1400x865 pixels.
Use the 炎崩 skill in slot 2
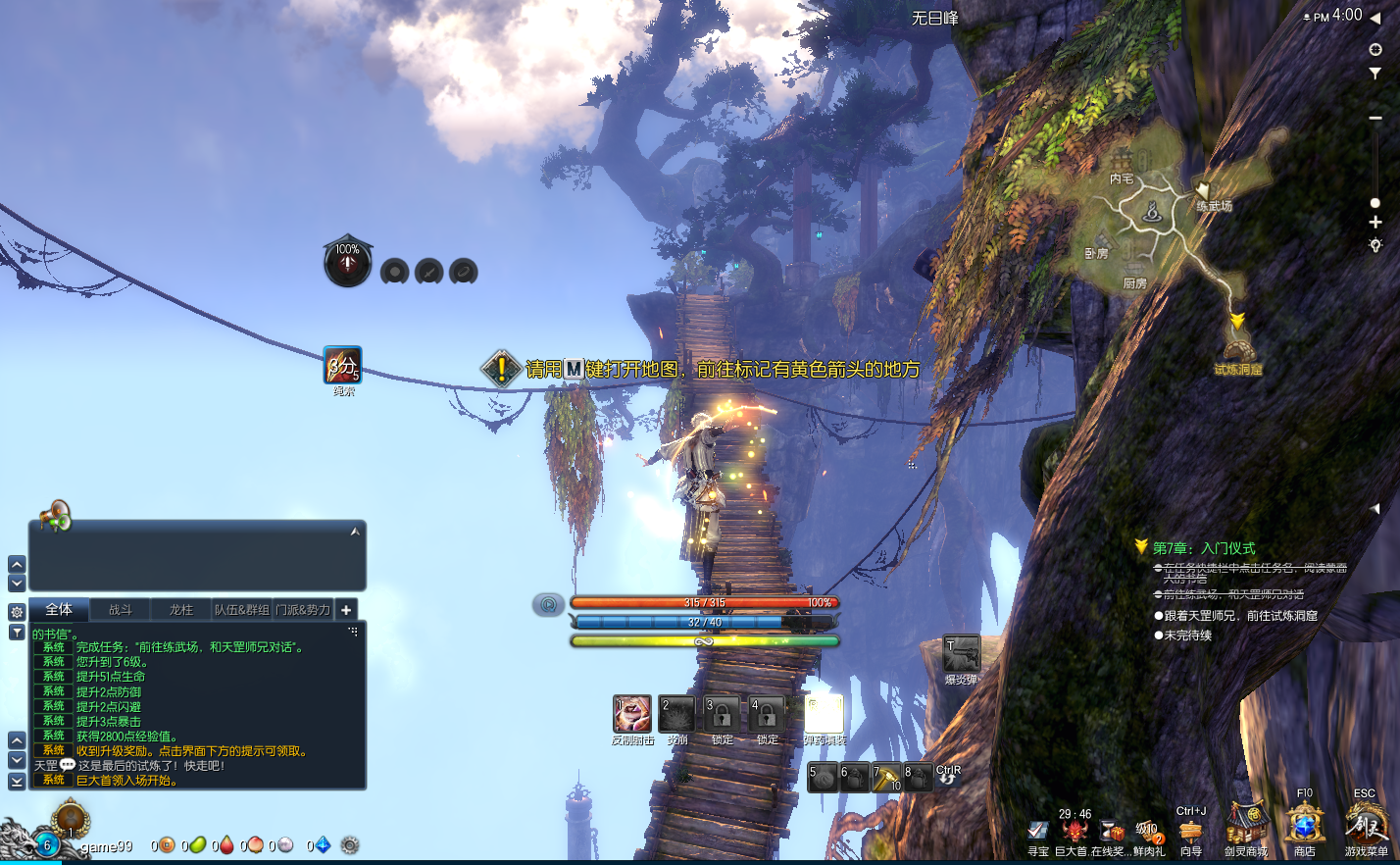point(676,714)
